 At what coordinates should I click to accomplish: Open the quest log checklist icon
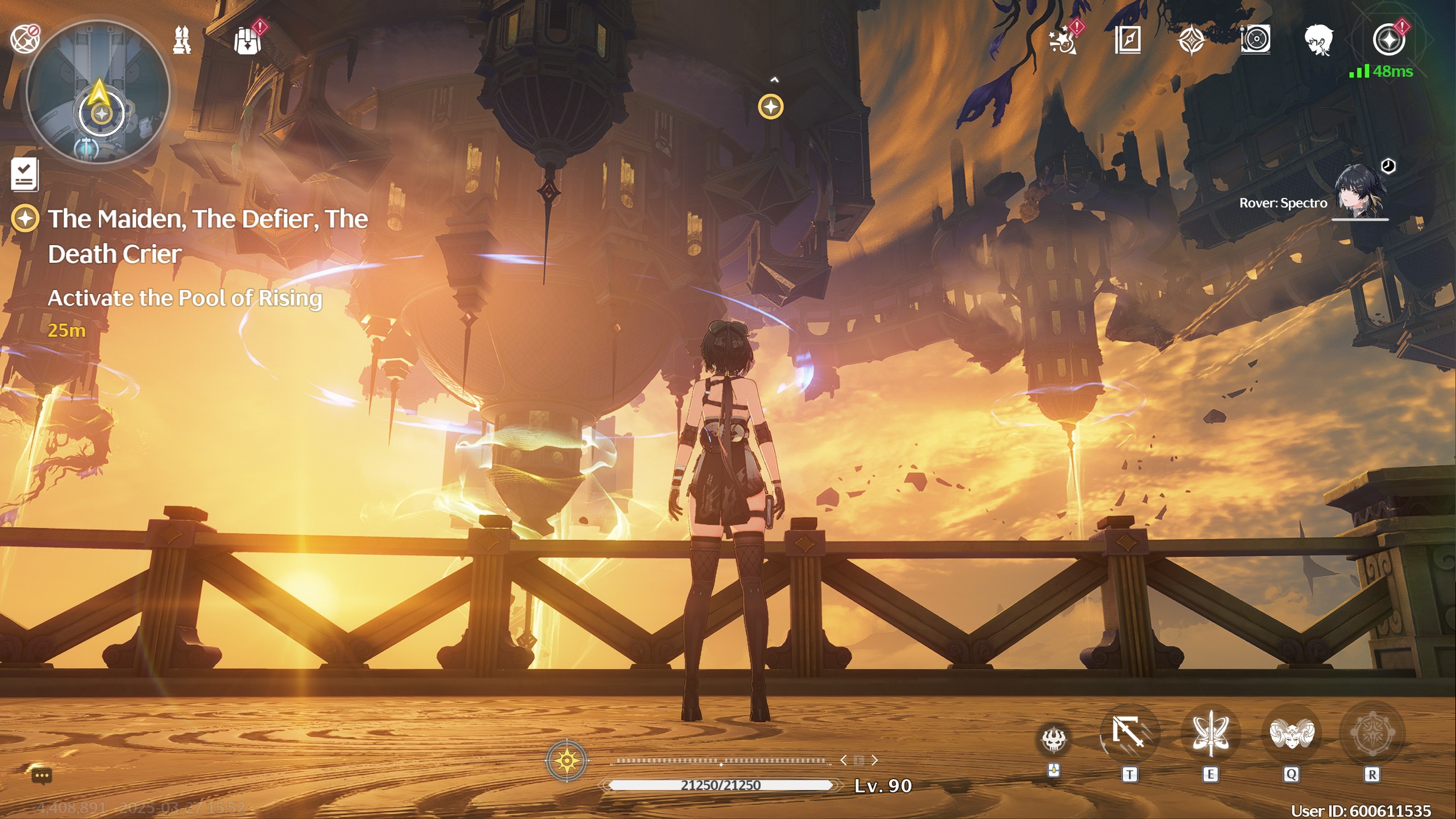click(25, 174)
